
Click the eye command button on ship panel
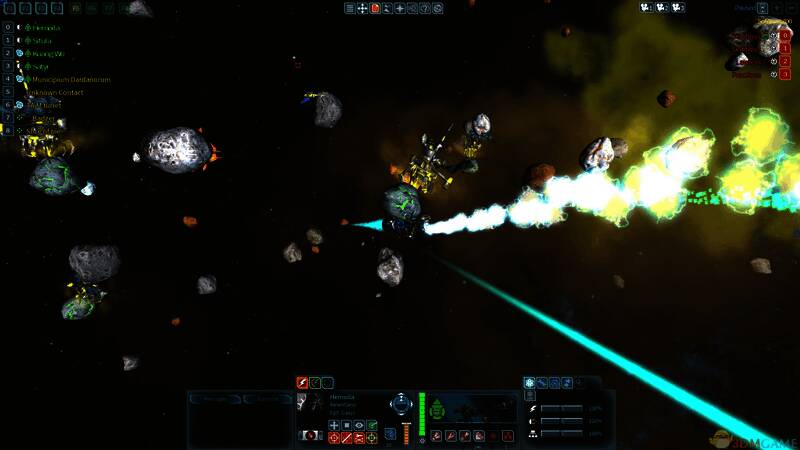[360, 425]
